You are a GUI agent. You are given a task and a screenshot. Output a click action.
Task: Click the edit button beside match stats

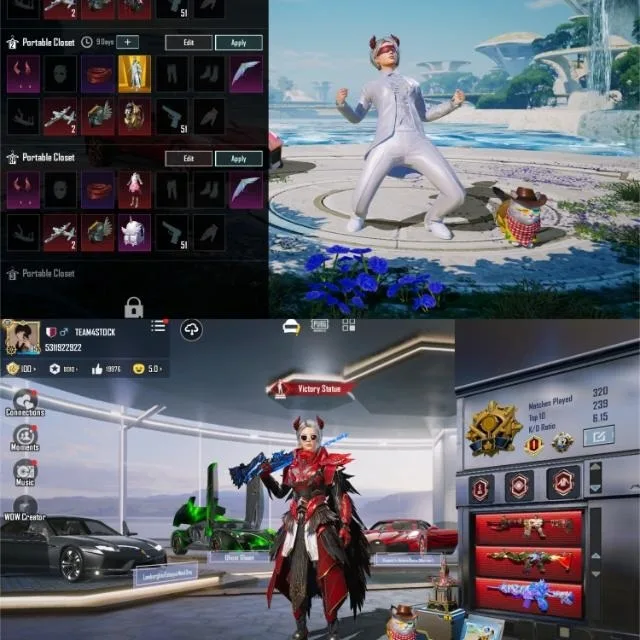(x=598, y=436)
